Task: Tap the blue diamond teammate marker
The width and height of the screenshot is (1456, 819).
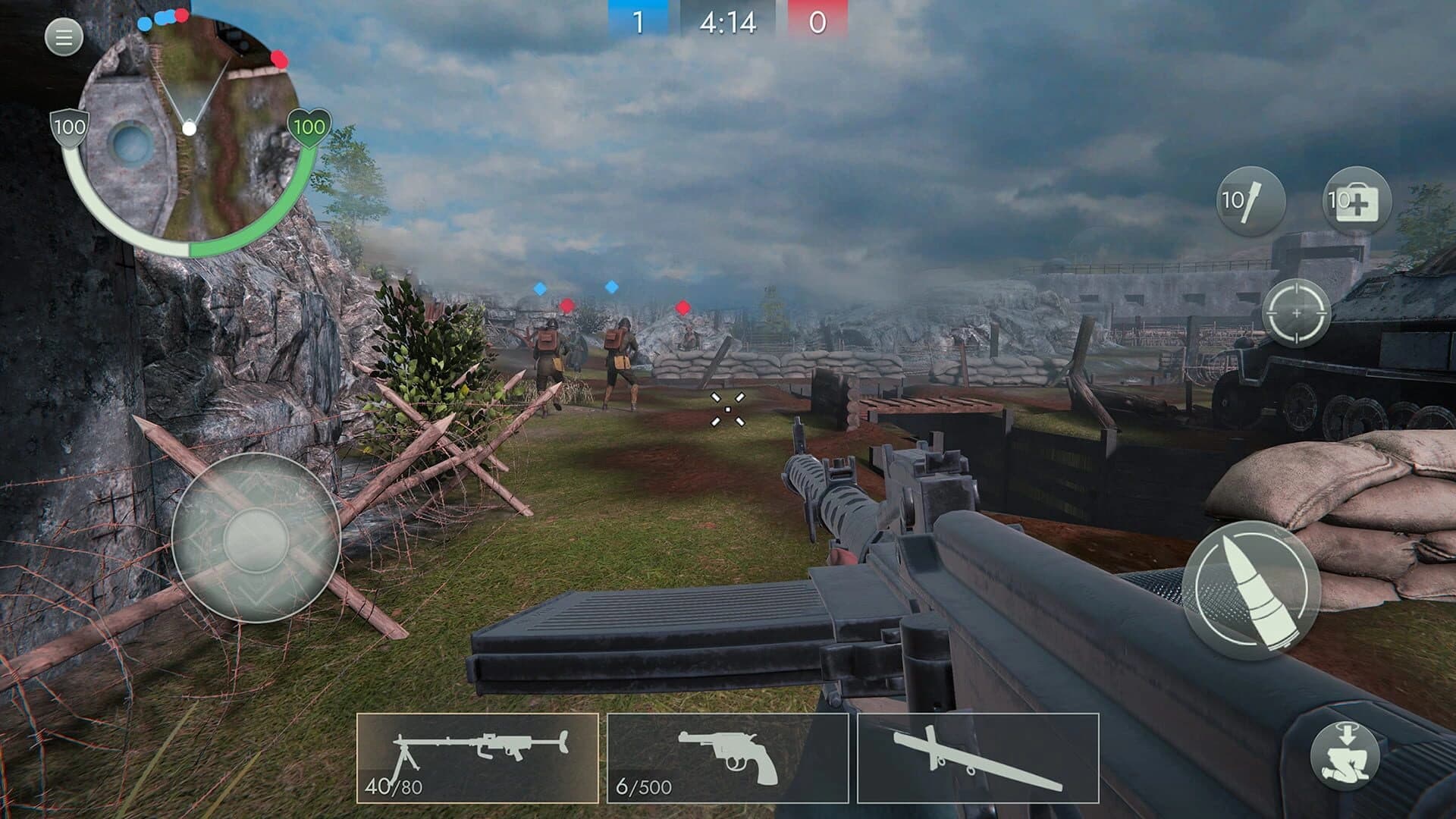Action: tap(540, 289)
